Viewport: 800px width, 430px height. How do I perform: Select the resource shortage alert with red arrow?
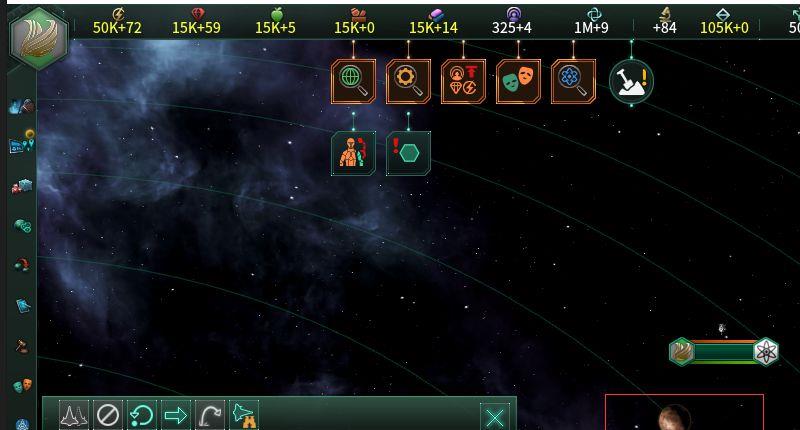[x=463, y=82]
